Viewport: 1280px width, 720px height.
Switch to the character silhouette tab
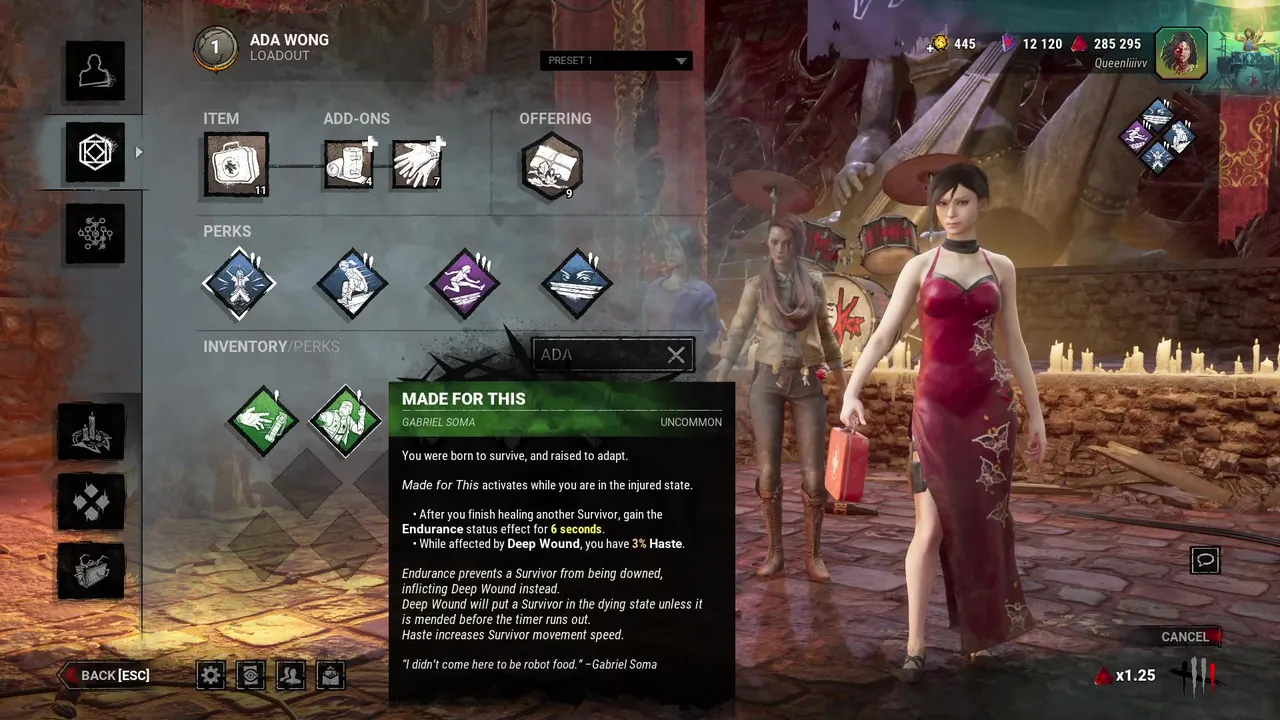[95, 71]
